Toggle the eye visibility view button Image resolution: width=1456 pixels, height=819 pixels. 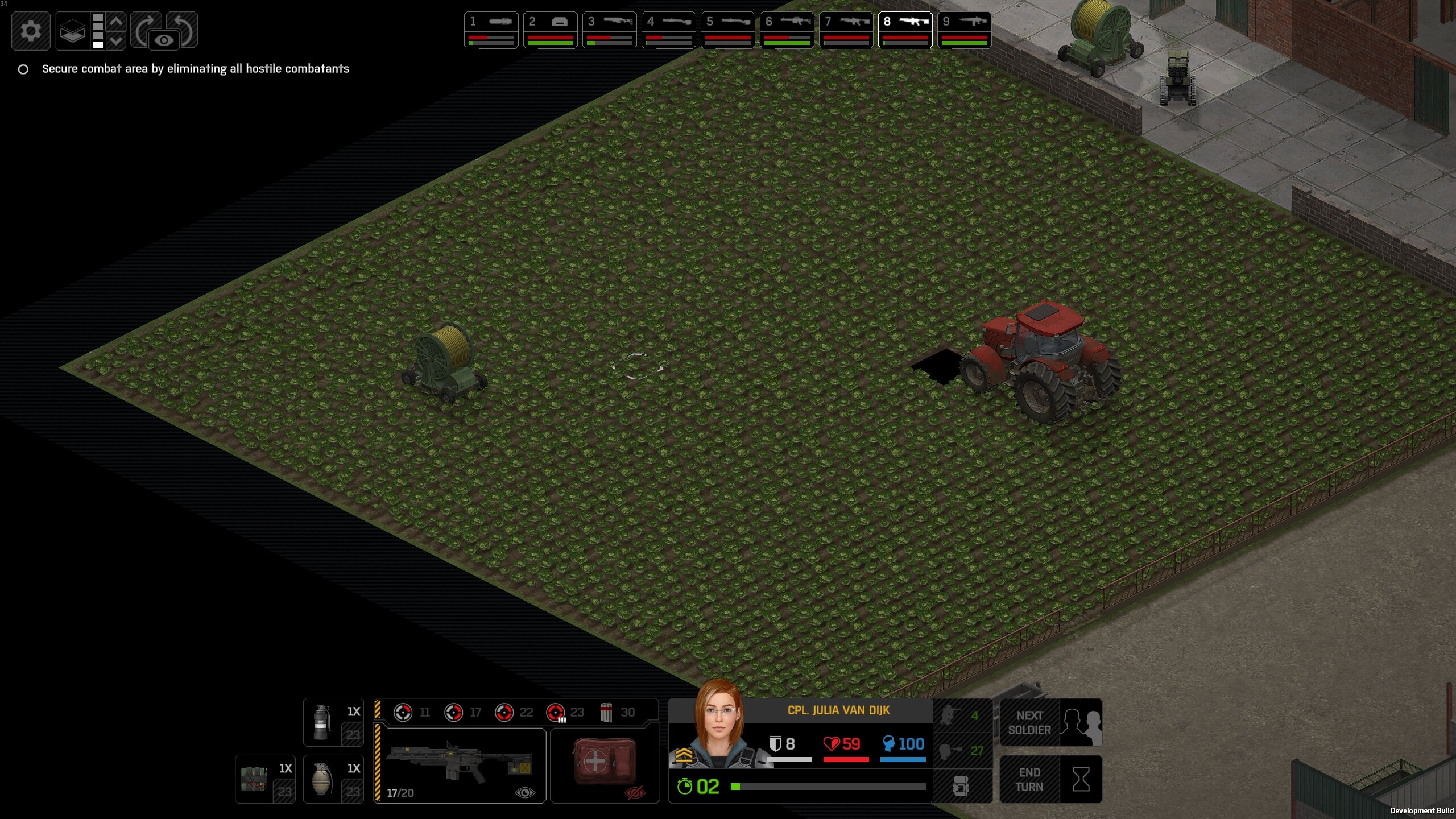164,40
